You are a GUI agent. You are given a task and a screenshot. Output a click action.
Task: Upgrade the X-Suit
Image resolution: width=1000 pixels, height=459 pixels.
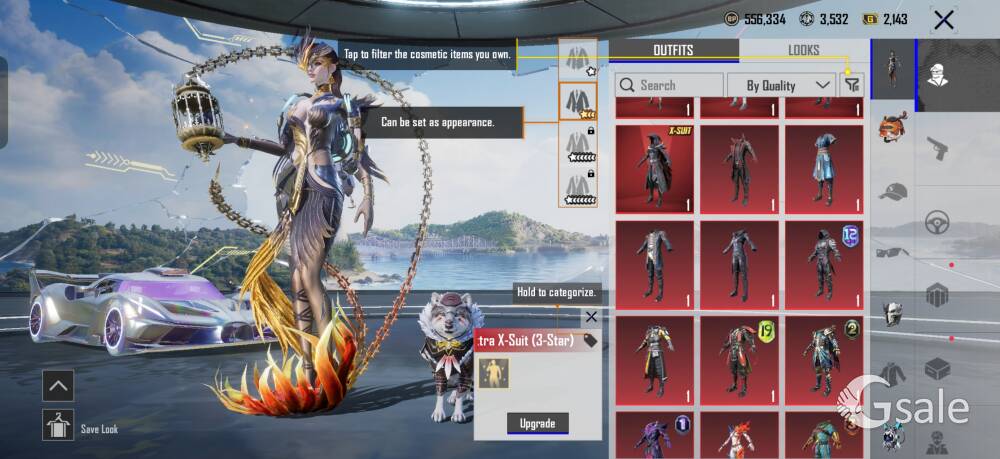coord(537,423)
